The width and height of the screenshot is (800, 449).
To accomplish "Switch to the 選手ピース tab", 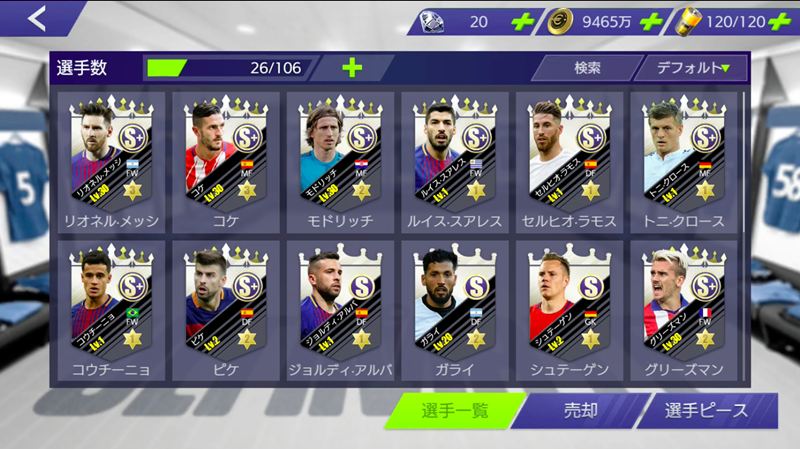I will click(x=708, y=411).
